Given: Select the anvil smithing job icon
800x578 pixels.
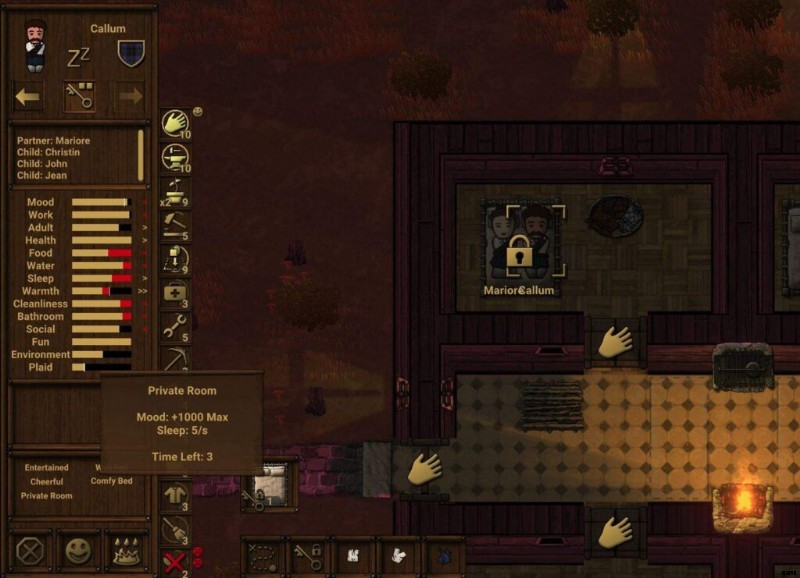Looking at the screenshot, I should (x=176, y=157).
